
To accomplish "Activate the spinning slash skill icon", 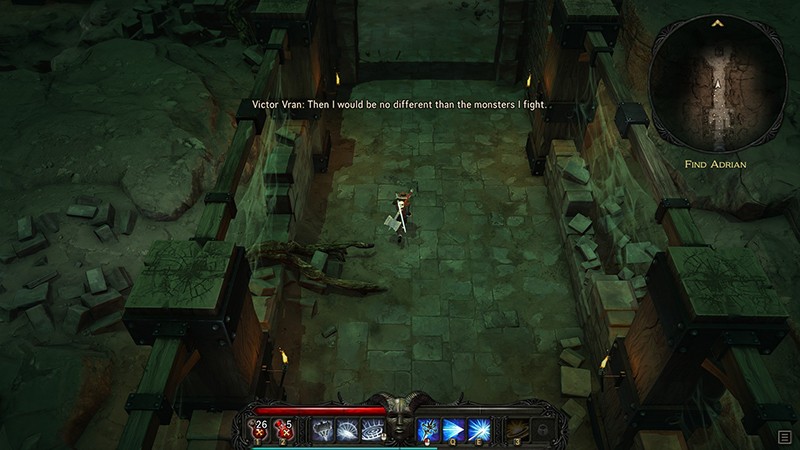I will click(347, 429).
